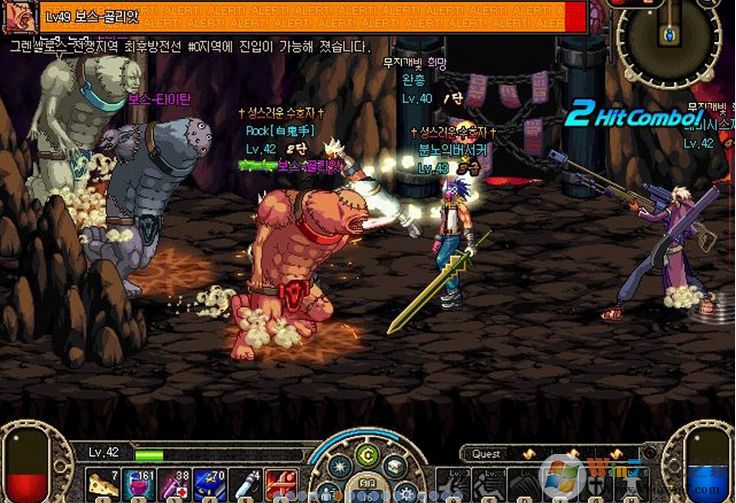Use the white vial hotbar item
This screenshot has width=736, height=503.
coord(248,484)
